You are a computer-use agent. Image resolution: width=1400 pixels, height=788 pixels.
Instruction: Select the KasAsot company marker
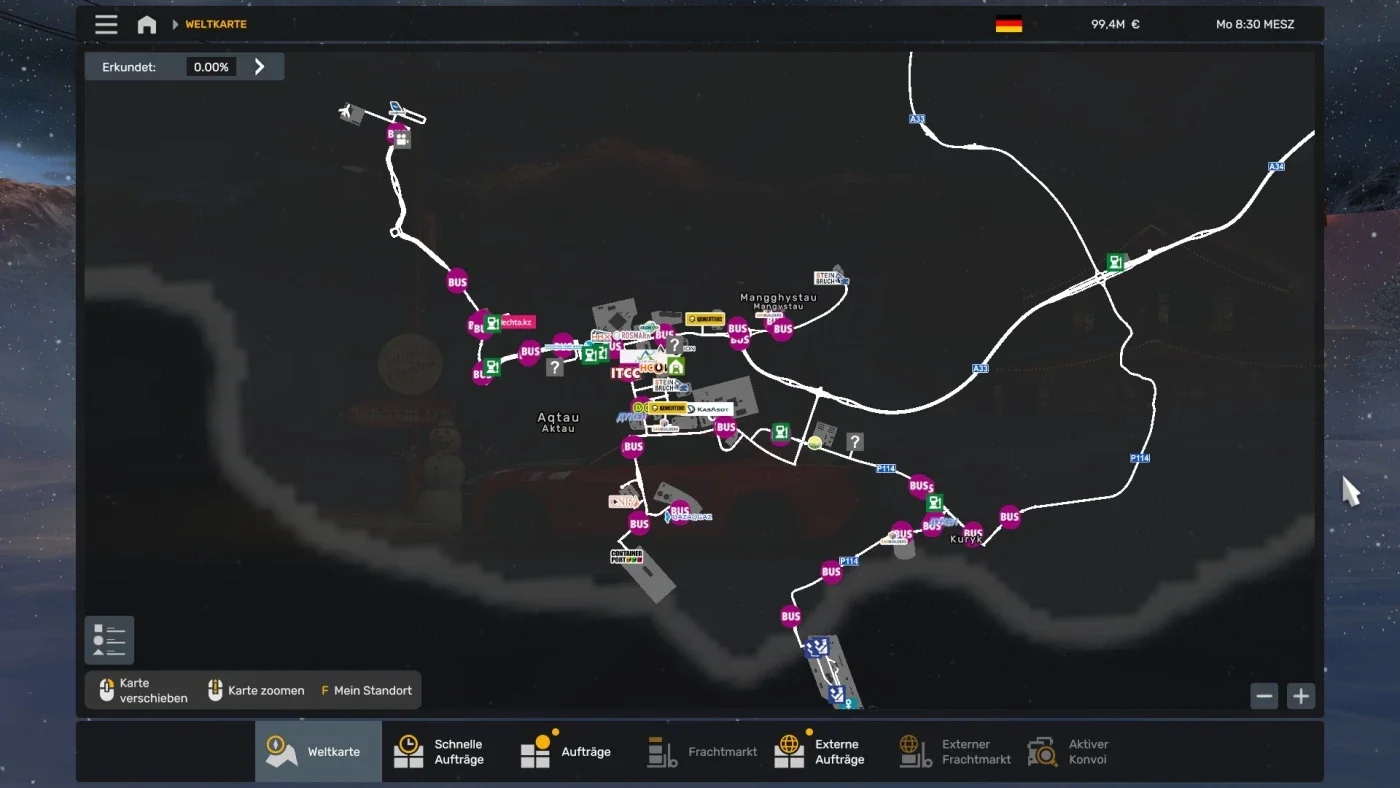712,409
